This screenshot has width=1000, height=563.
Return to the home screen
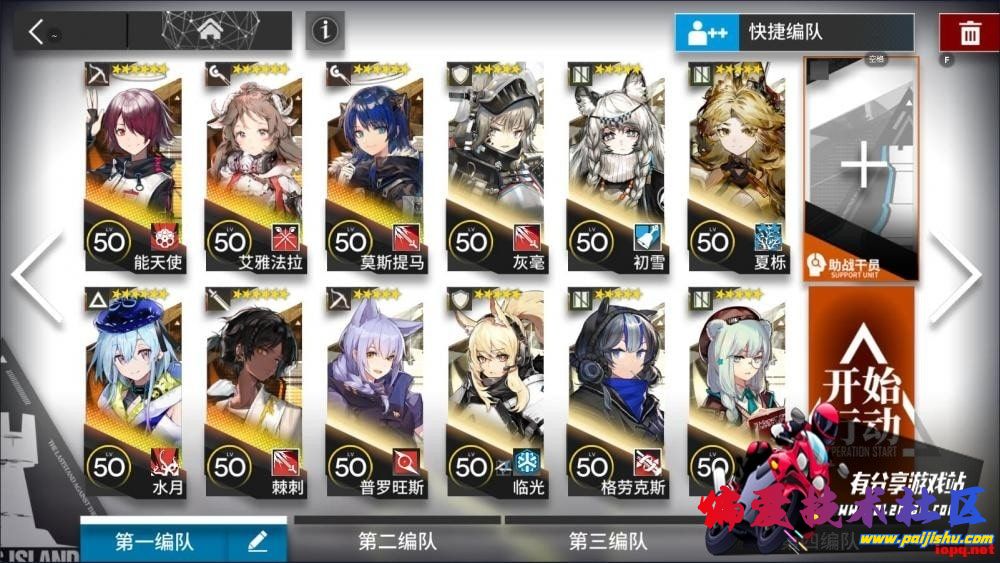209,31
